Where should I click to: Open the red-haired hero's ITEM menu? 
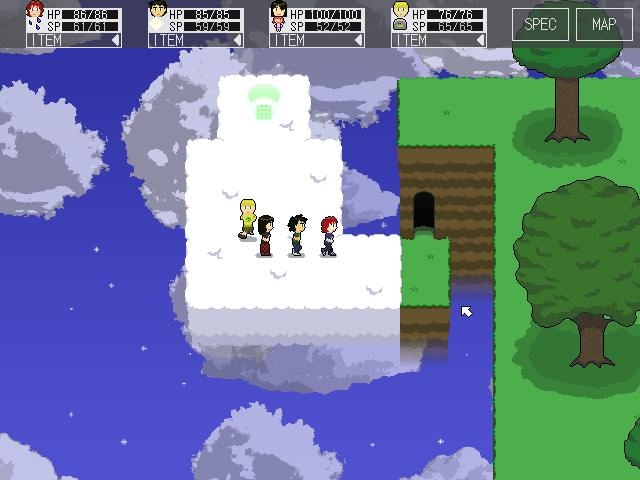click(73, 40)
